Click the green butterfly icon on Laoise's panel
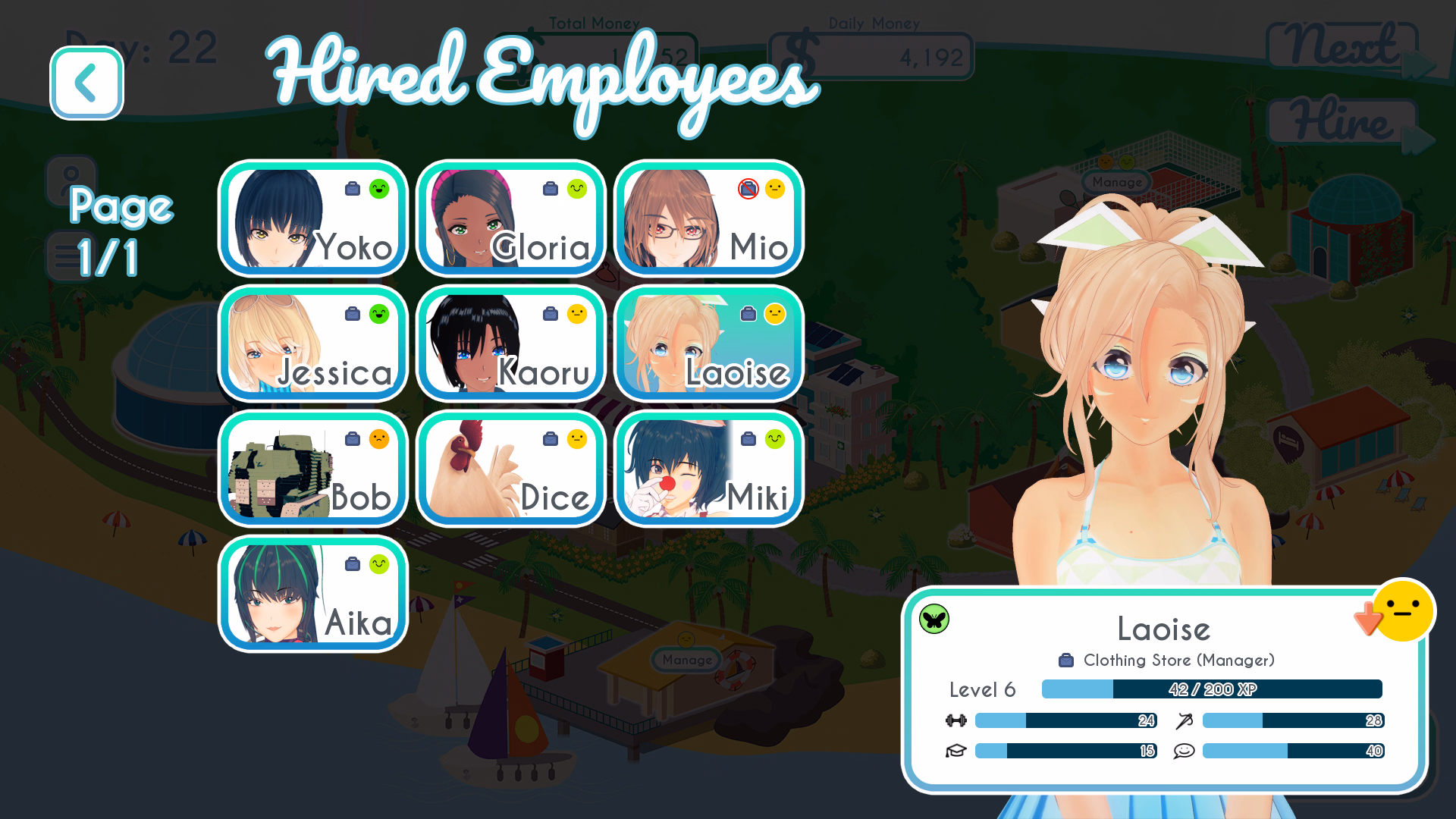Screen dimensions: 1456x819 934,619
